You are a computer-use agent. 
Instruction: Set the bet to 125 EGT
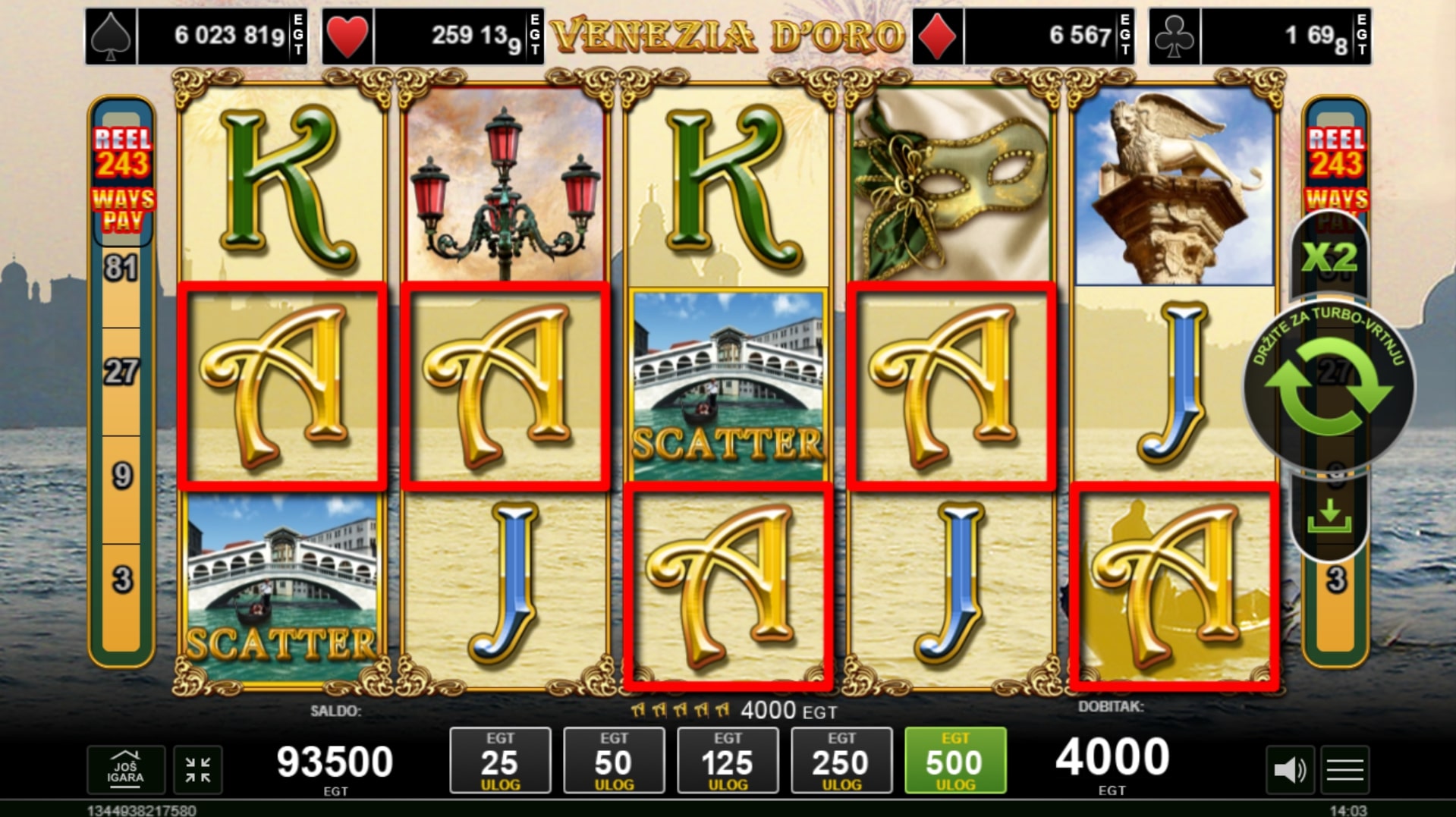click(728, 760)
